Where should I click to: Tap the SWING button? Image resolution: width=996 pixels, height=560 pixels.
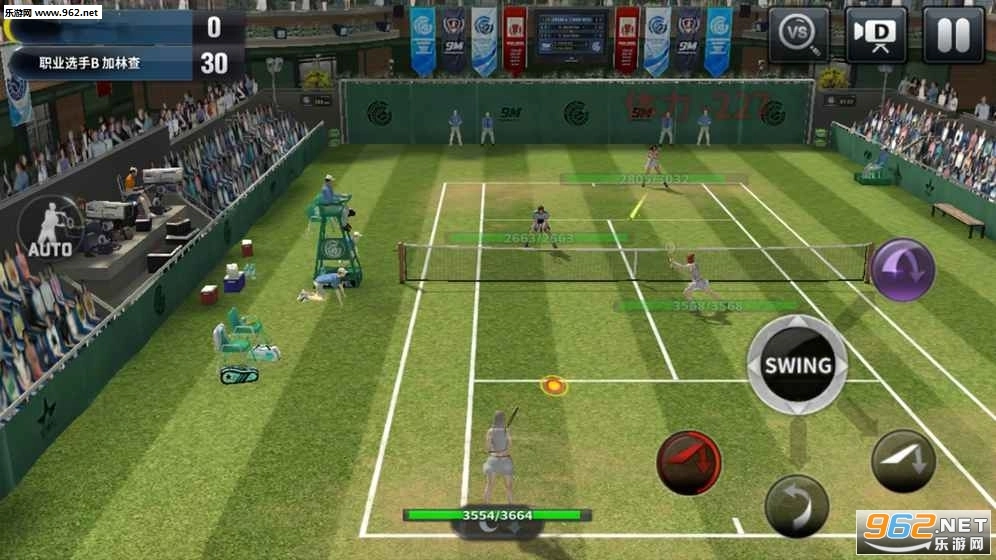tap(798, 365)
